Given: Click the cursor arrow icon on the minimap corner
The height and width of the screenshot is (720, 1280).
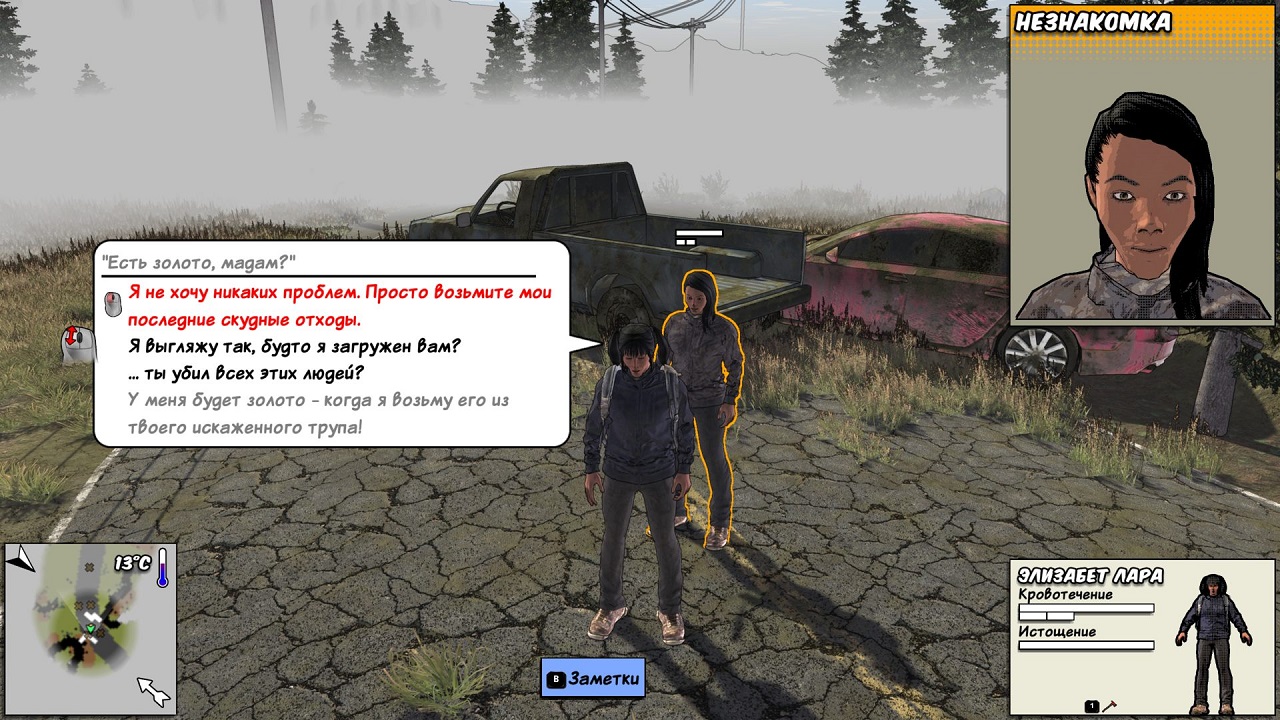Looking at the screenshot, I should tap(152, 692).
